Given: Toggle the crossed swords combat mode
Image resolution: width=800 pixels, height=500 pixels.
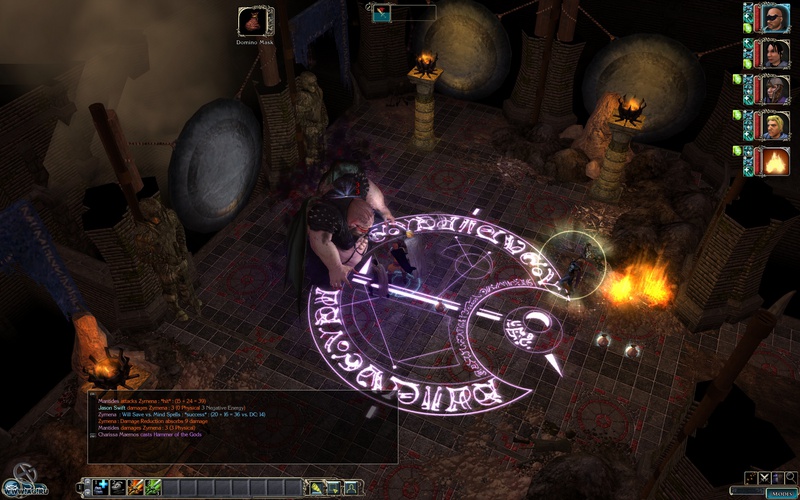Looking at the screenshot, I should [765, 478].
